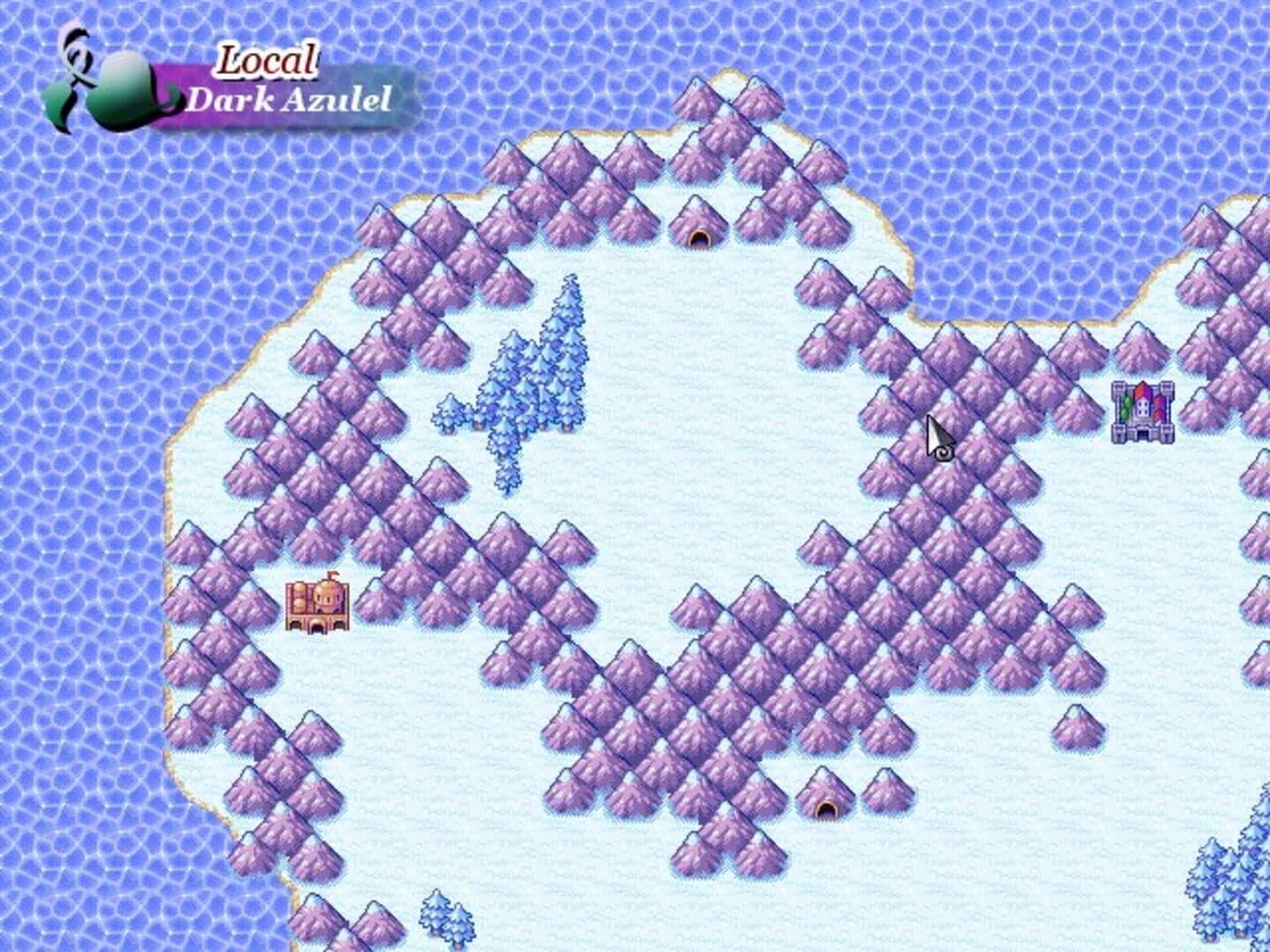
Task: Enter the northern mountain cave entrance
Action: [x=698, y=236]
